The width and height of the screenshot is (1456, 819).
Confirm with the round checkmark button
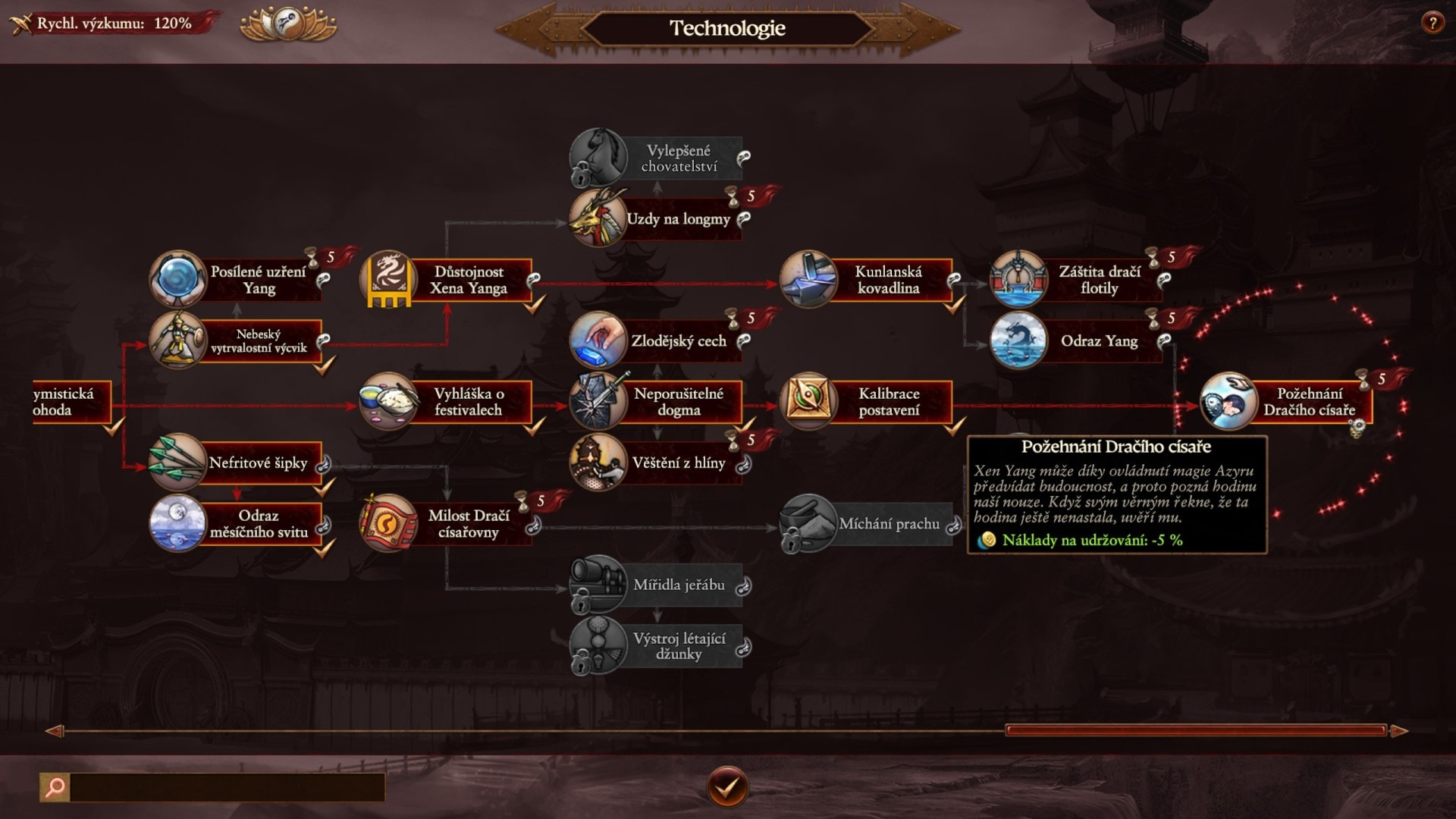(x=727, y=787)
